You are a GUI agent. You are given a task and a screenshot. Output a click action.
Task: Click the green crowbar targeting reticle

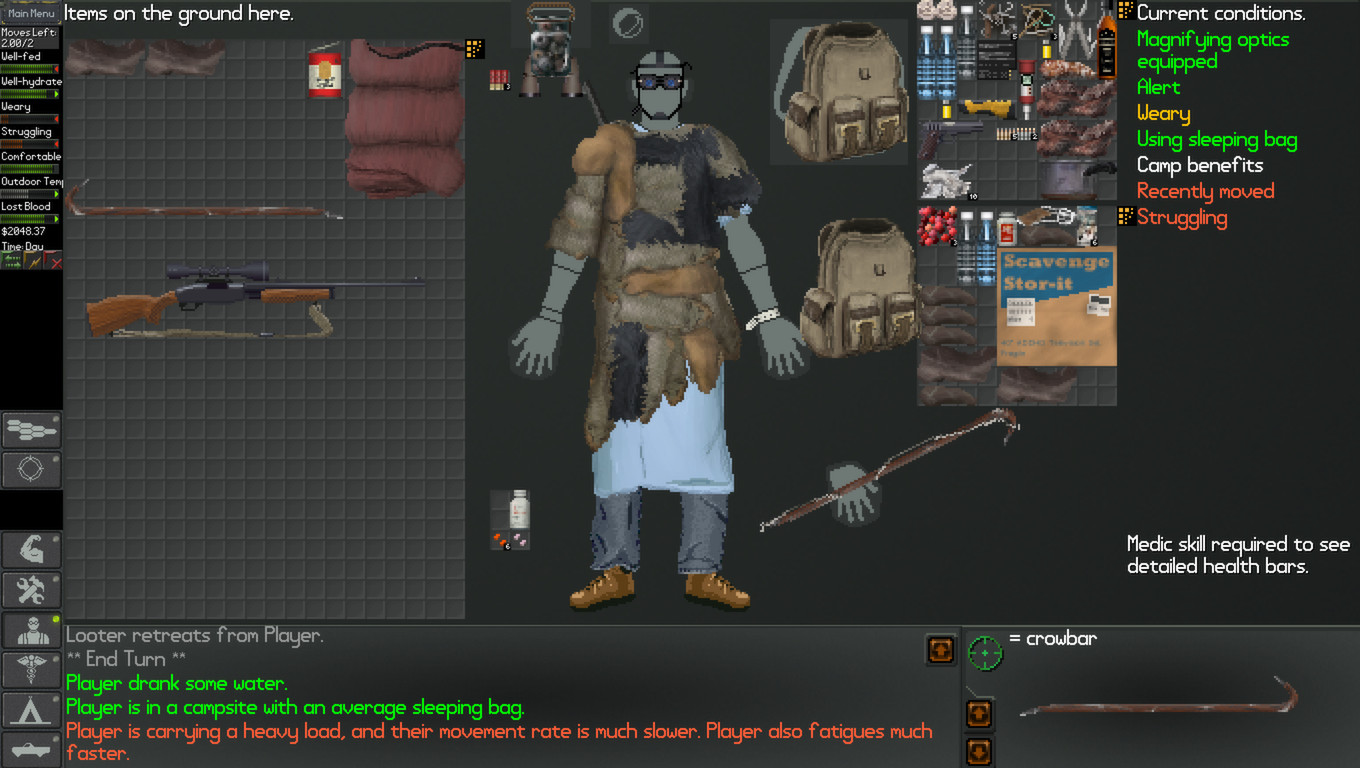pos(986,650)
